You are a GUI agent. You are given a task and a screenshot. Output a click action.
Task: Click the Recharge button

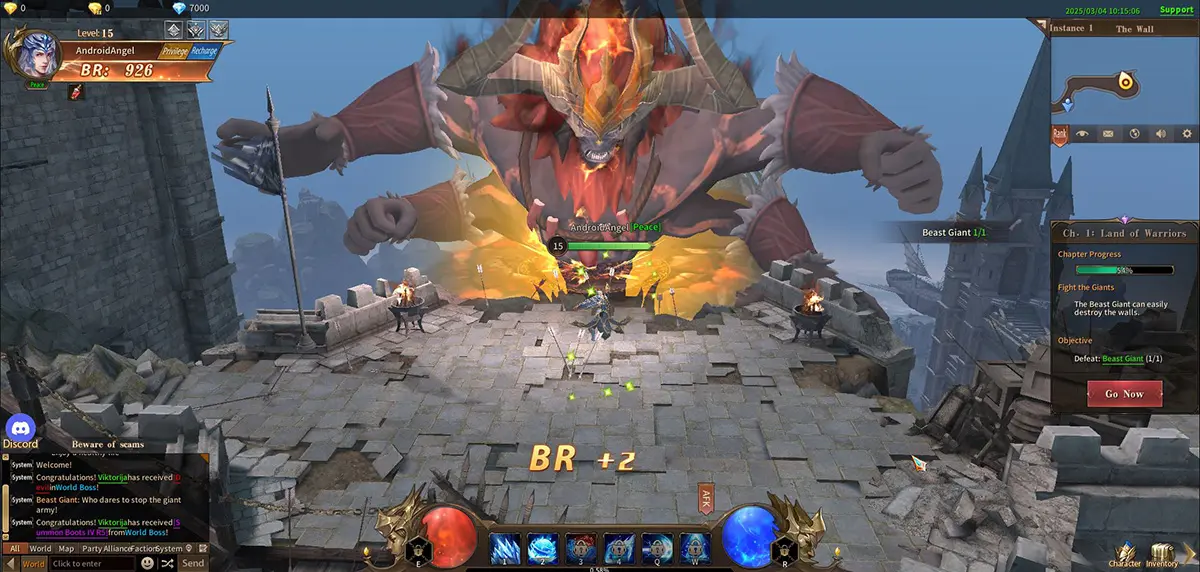[x=203, y=51]
